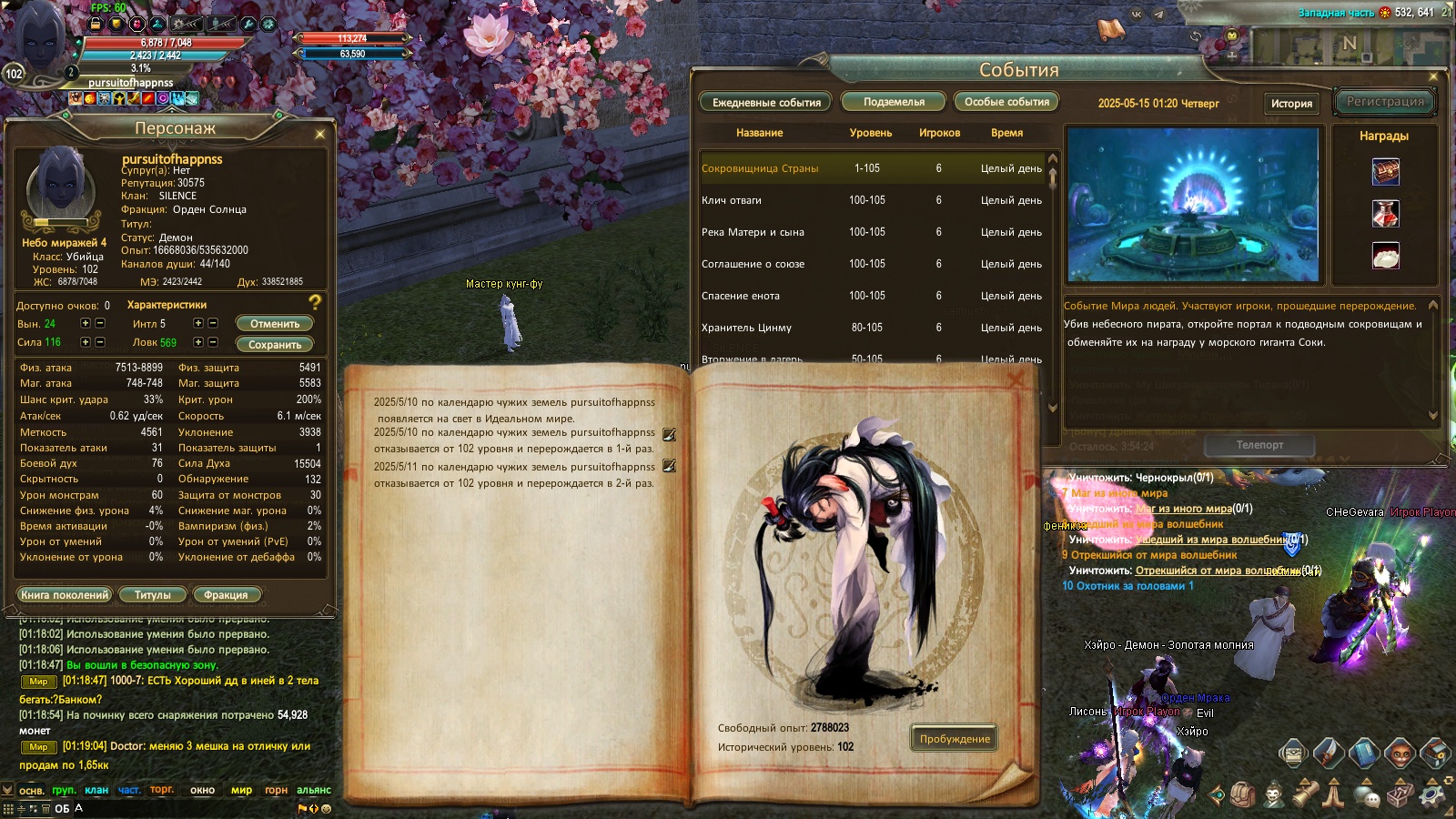This screenshot has height=819, width=1456.
Task: Switch chat to the клан channel
Action: click(96, 790)
